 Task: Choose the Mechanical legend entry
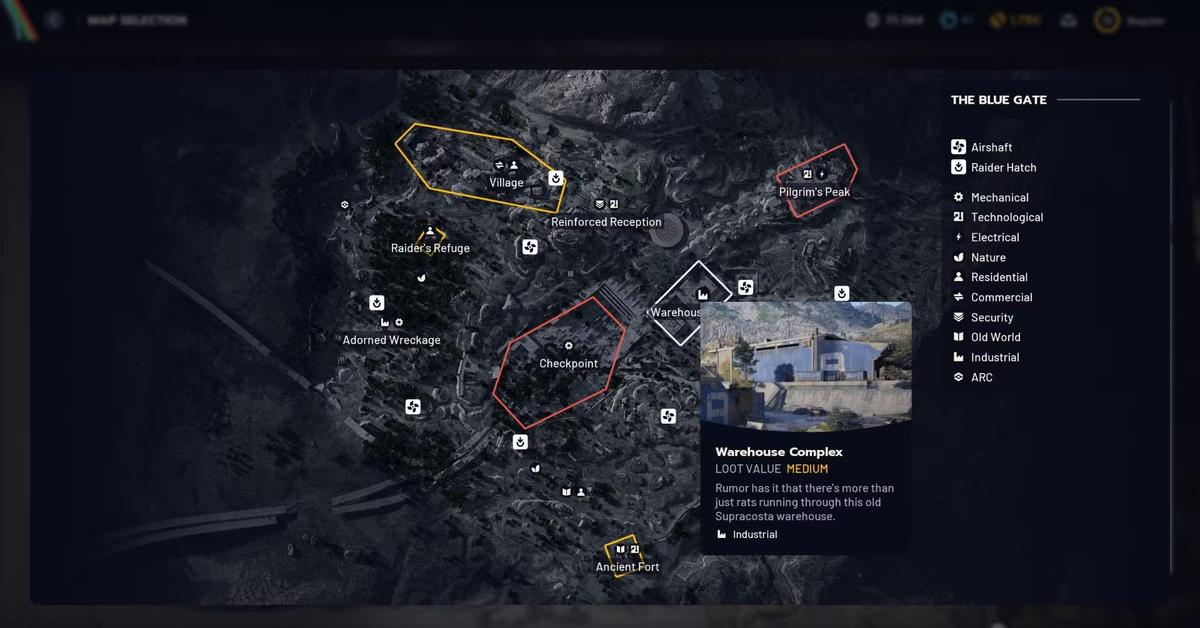pos(999,197)
